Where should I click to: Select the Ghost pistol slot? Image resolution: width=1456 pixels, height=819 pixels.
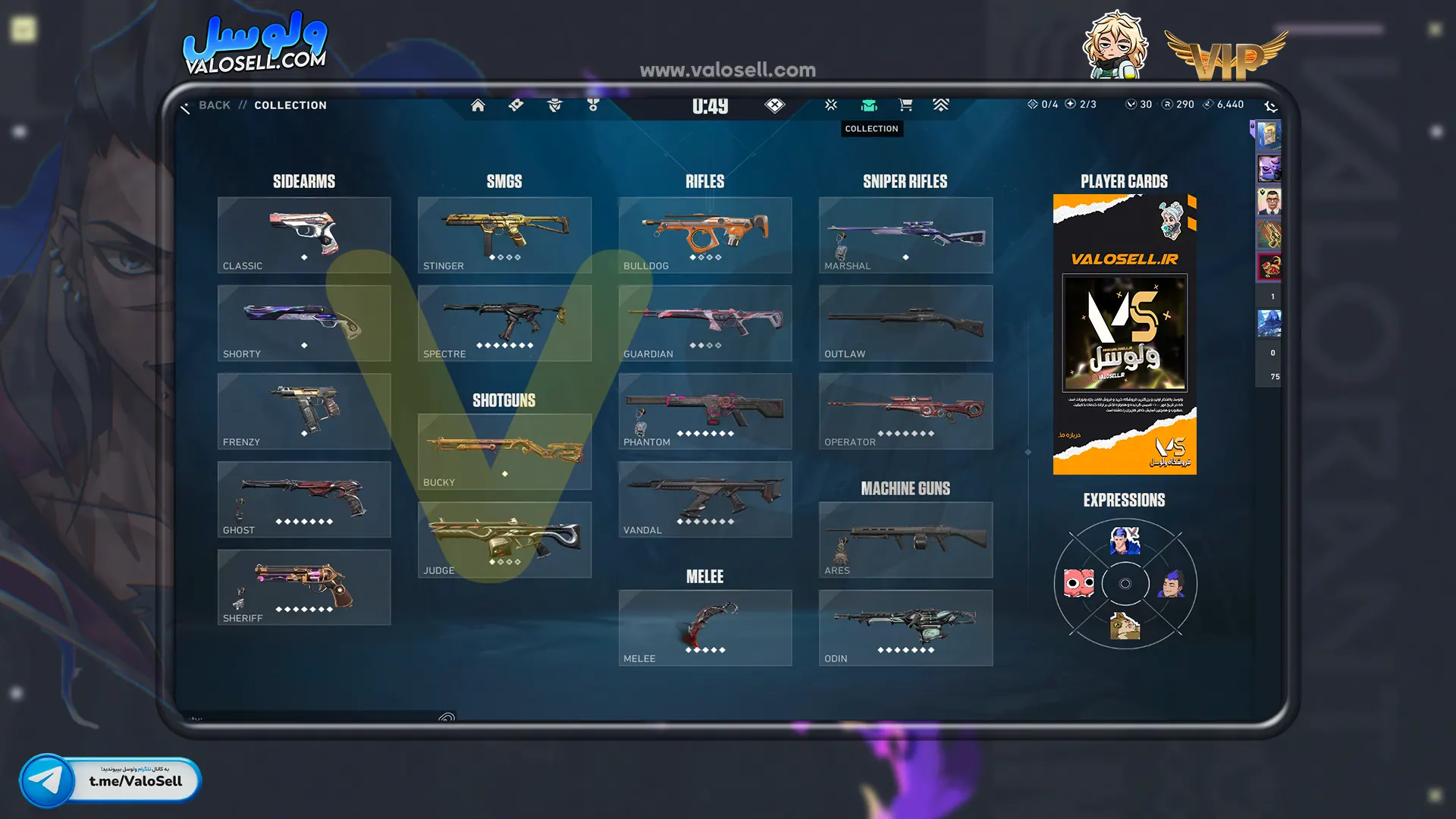click(x=304, y=499)
